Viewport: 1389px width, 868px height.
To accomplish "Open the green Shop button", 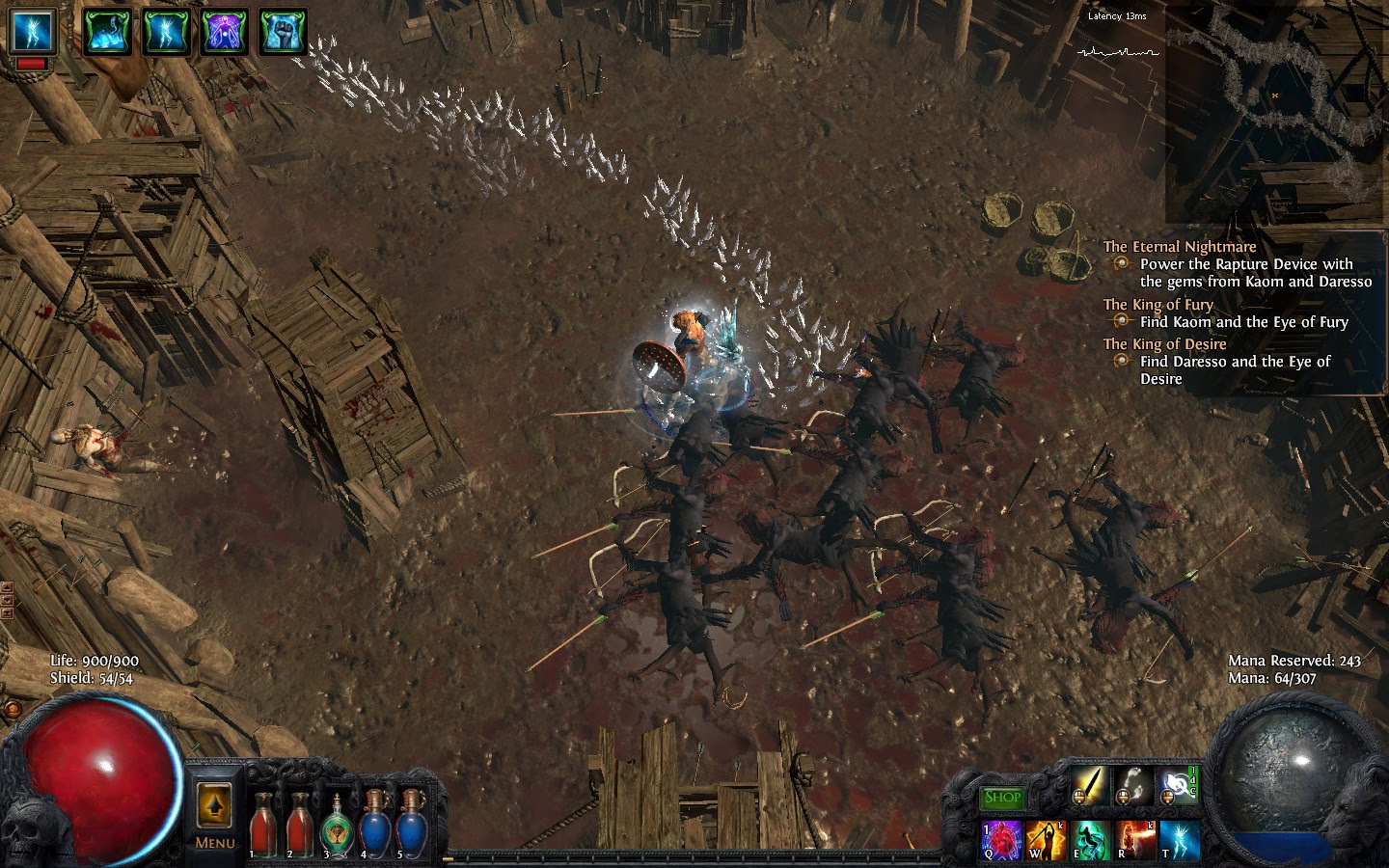I will pos(1003,798).
